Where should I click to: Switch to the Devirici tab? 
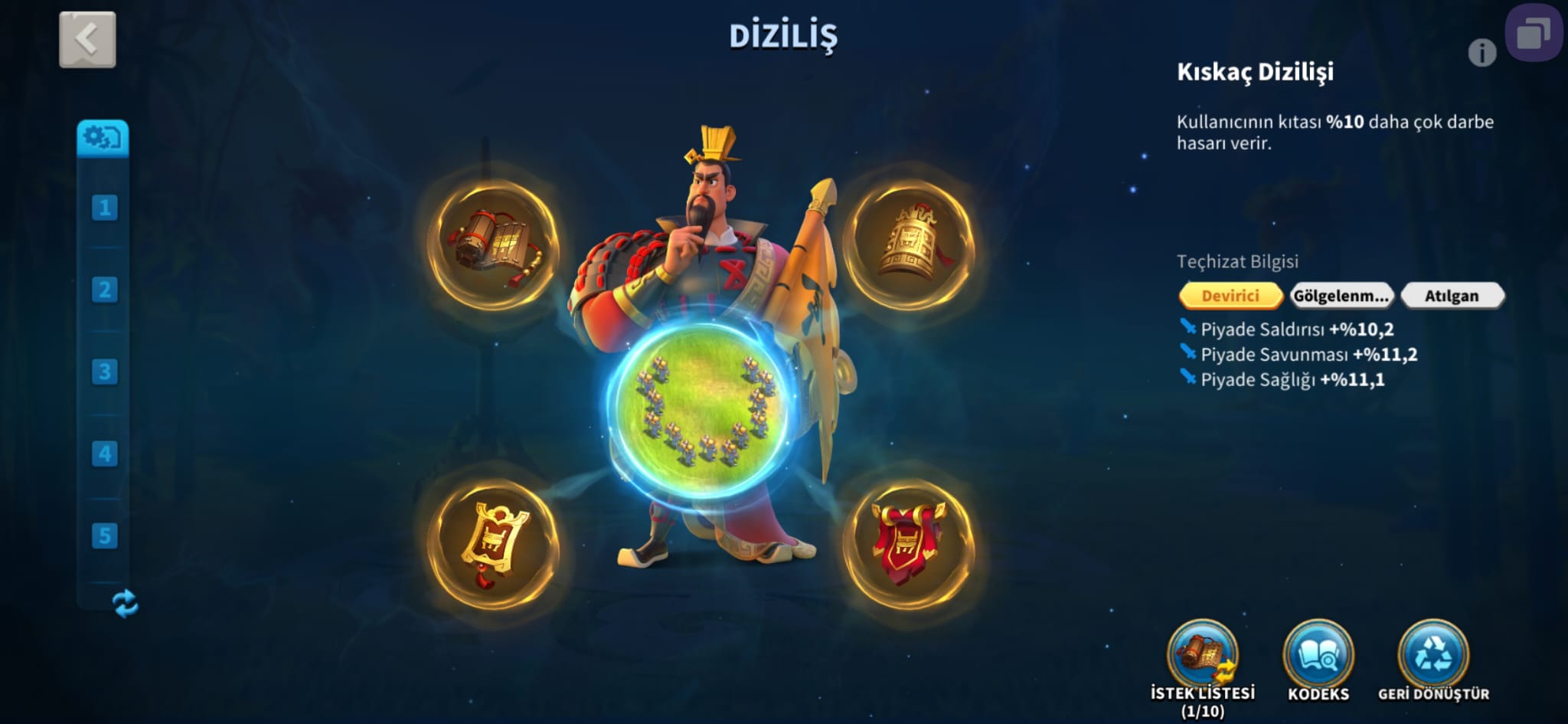1230,296
